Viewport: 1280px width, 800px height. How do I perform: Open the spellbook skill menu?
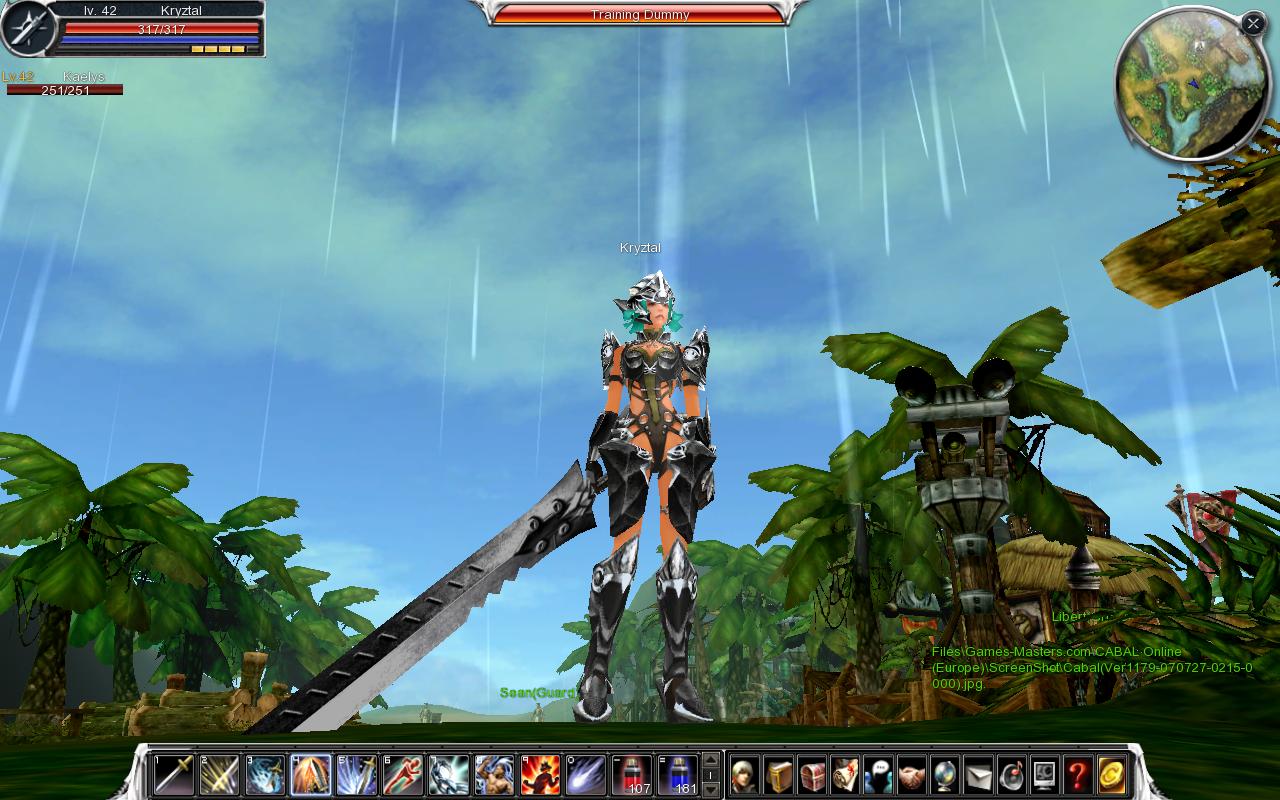coord(779,775)
